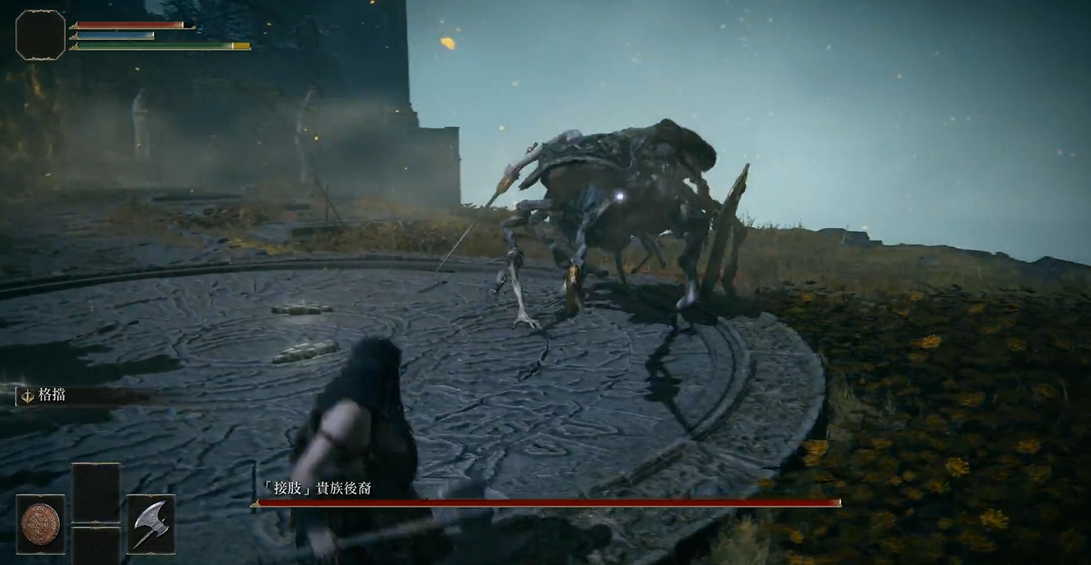Click the 格擋 parry skill label
The image size is (1091, 565).
[x=50, y=396]
